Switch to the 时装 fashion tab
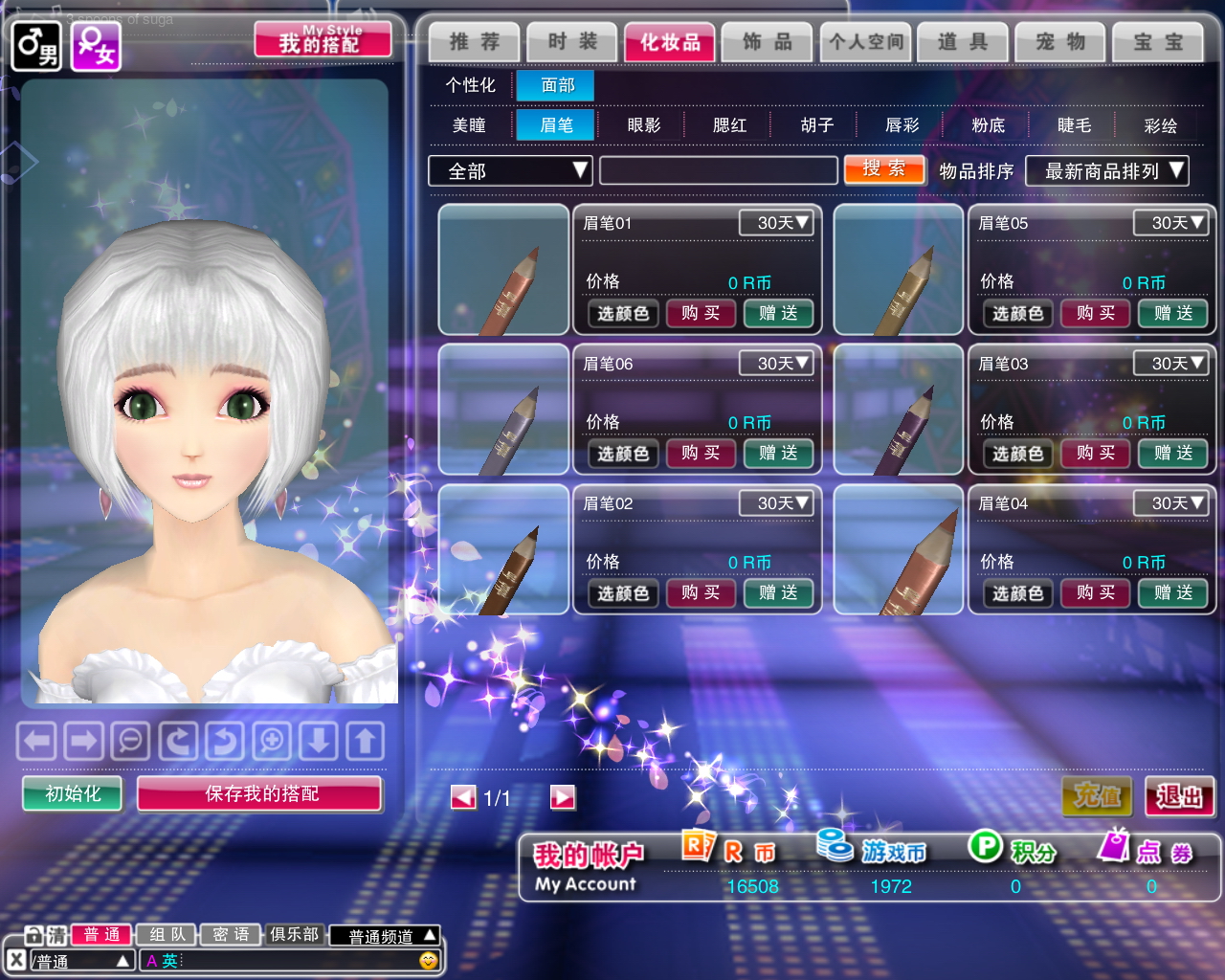This screenshot has height=980, width=1225. [x=572, y=42]
